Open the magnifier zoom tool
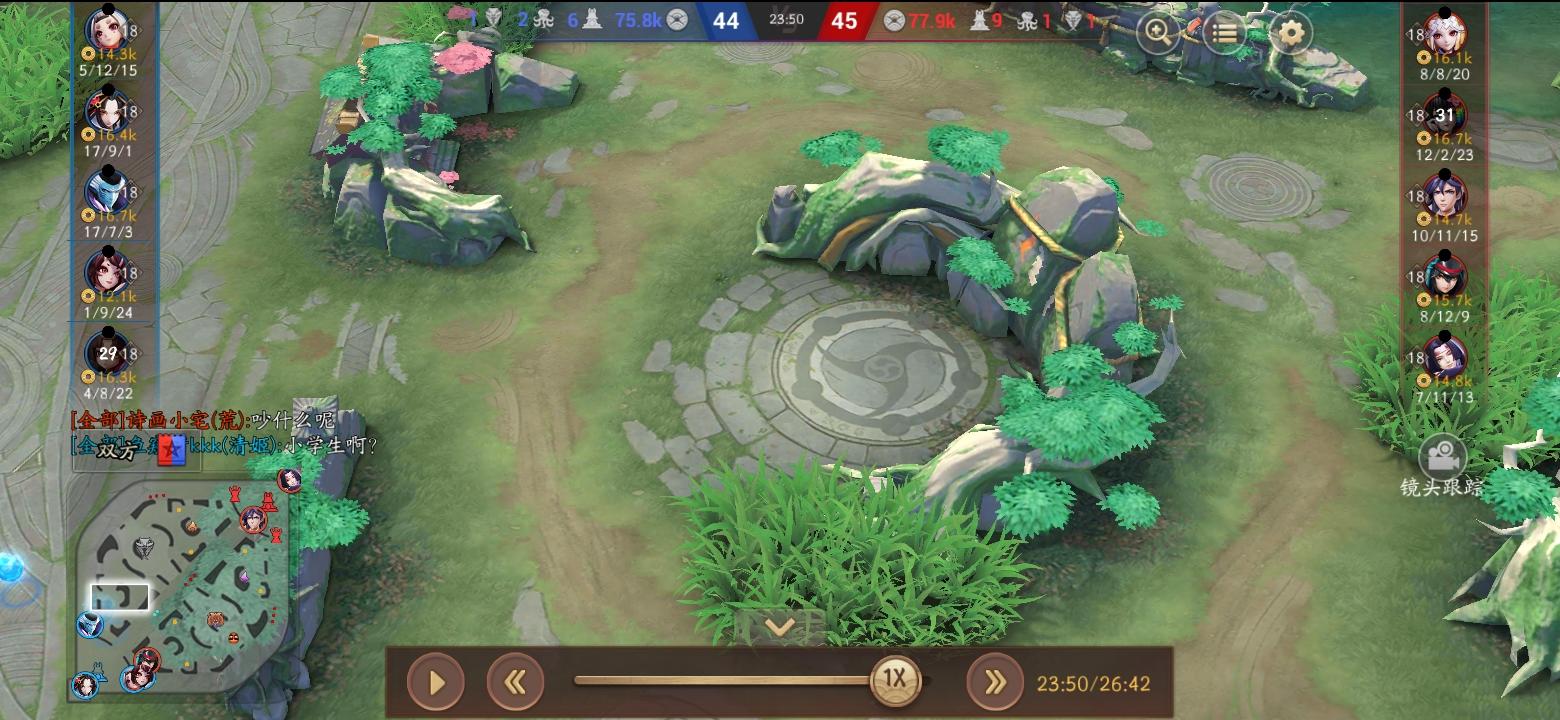1560x720 pixels. [1158, 33]
